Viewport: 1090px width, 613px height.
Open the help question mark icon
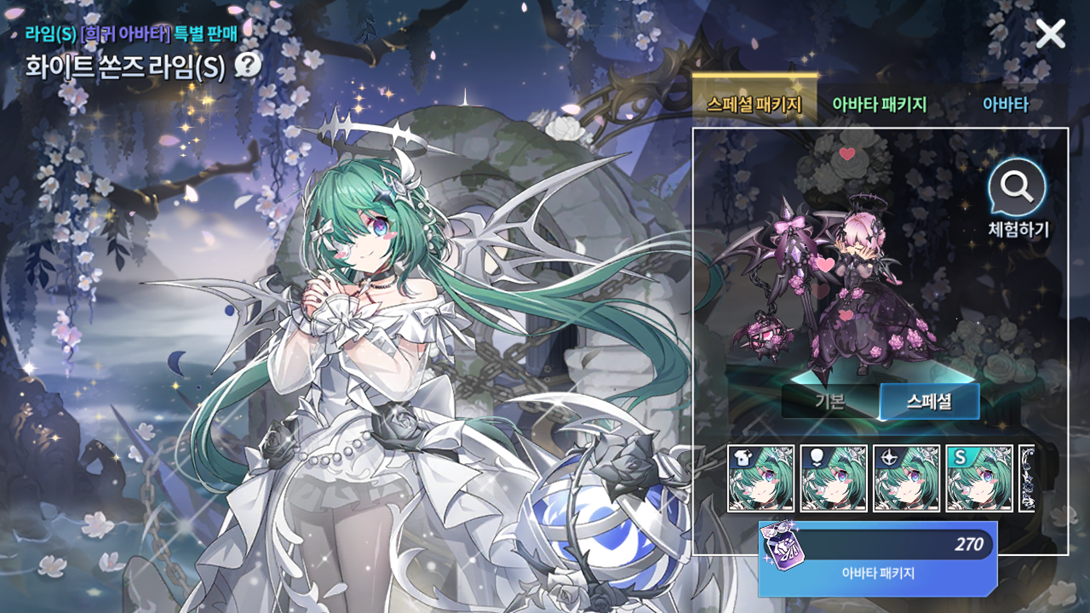point(247,66)
